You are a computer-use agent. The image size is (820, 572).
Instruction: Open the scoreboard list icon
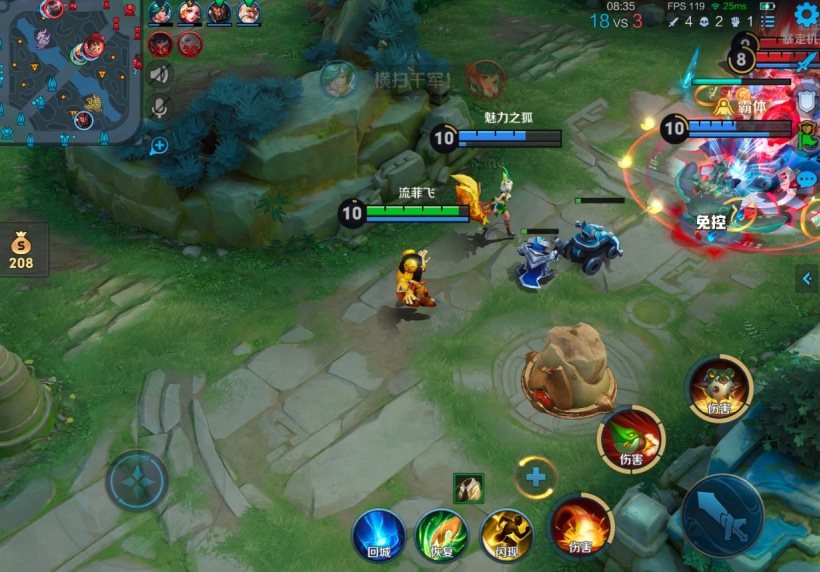[767, 21]
